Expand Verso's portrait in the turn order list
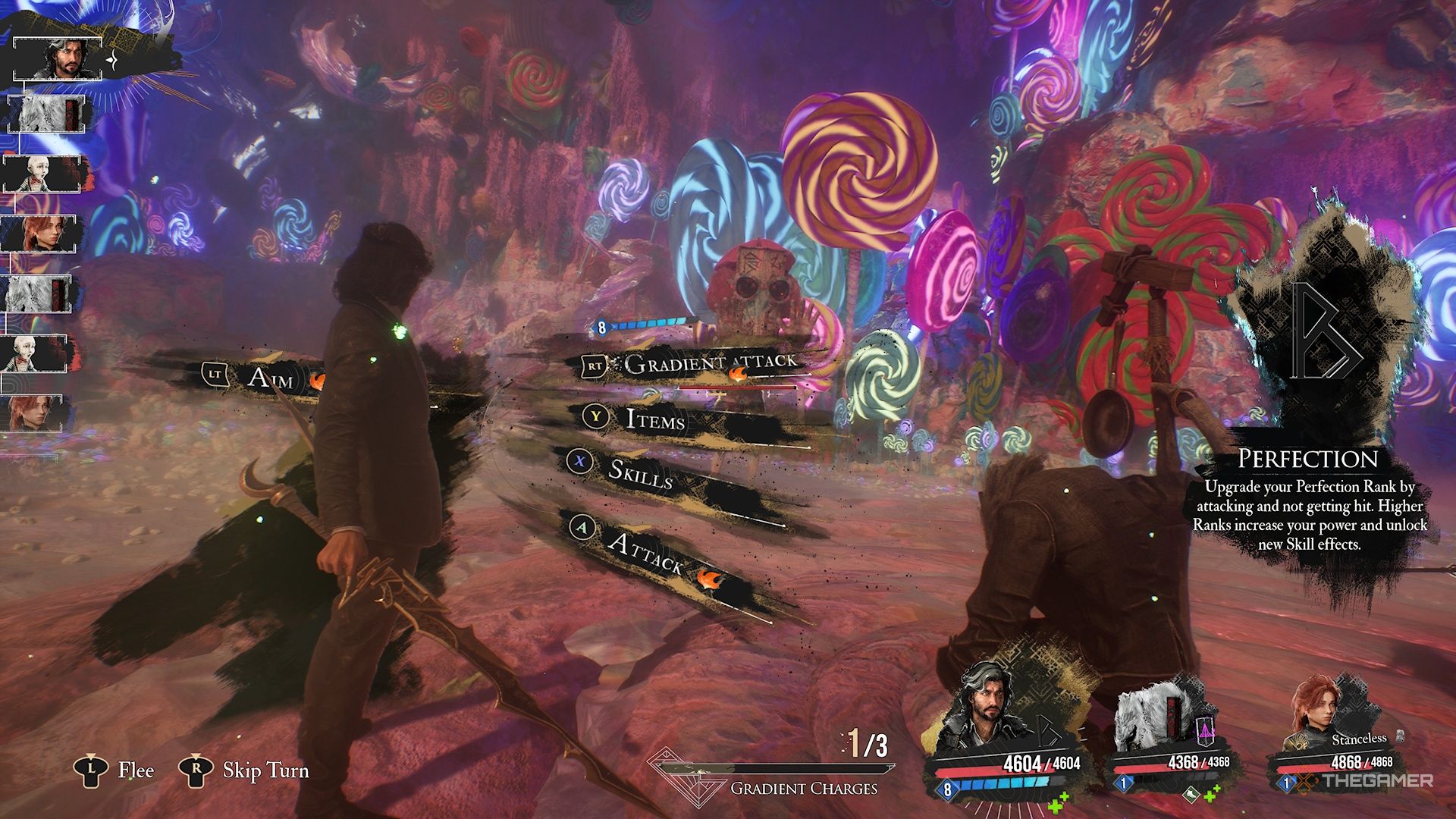The image size is (1456, 819). (x=59, y=59)
